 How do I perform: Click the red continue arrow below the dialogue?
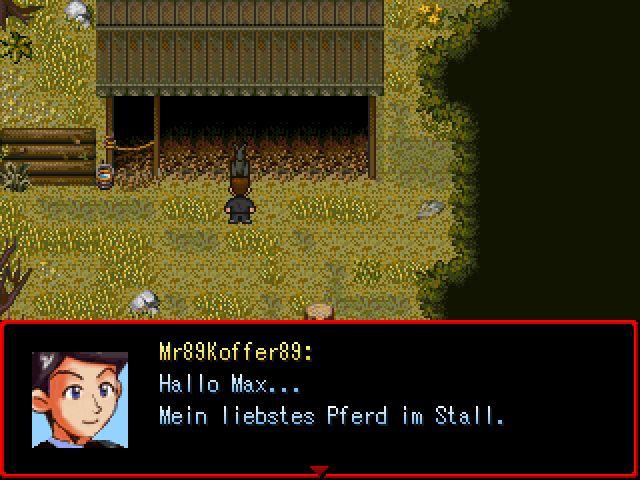(x=319, y=470)
